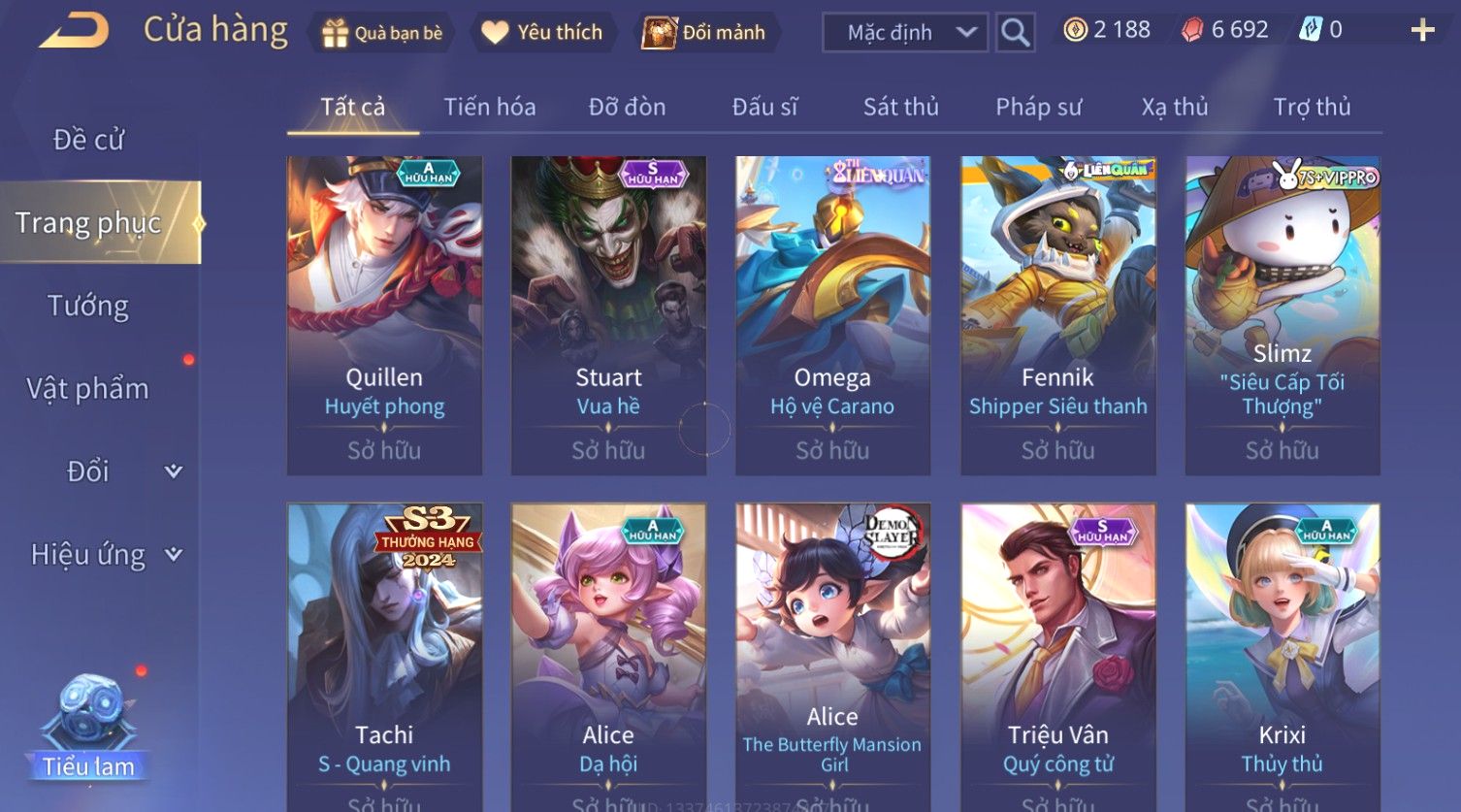Open Quà bạn bè gift menu

[382, 33]
